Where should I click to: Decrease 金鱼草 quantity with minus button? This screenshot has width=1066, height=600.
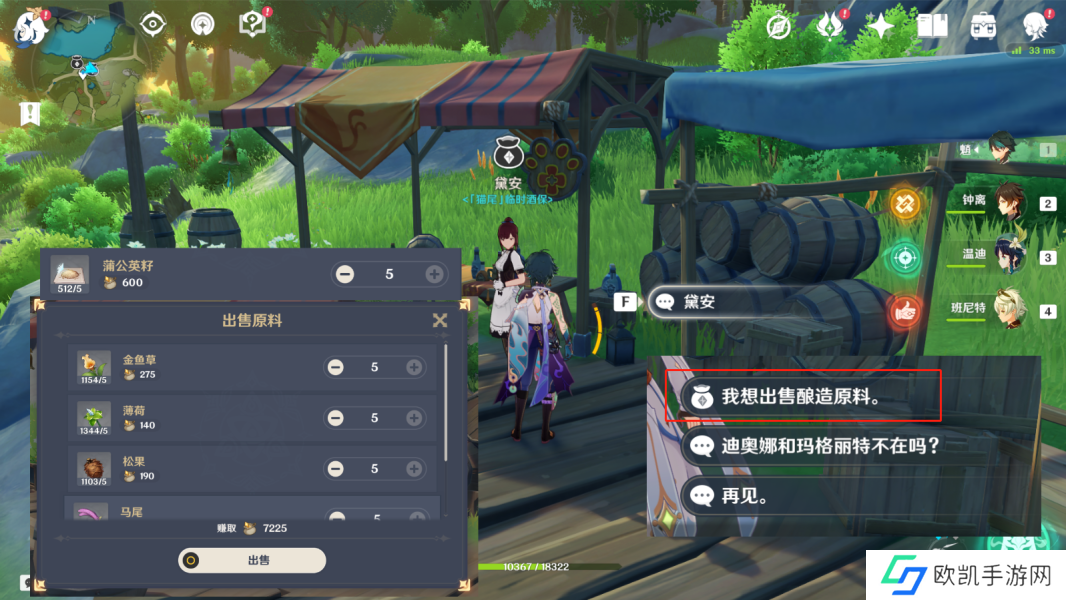point(336,367)
